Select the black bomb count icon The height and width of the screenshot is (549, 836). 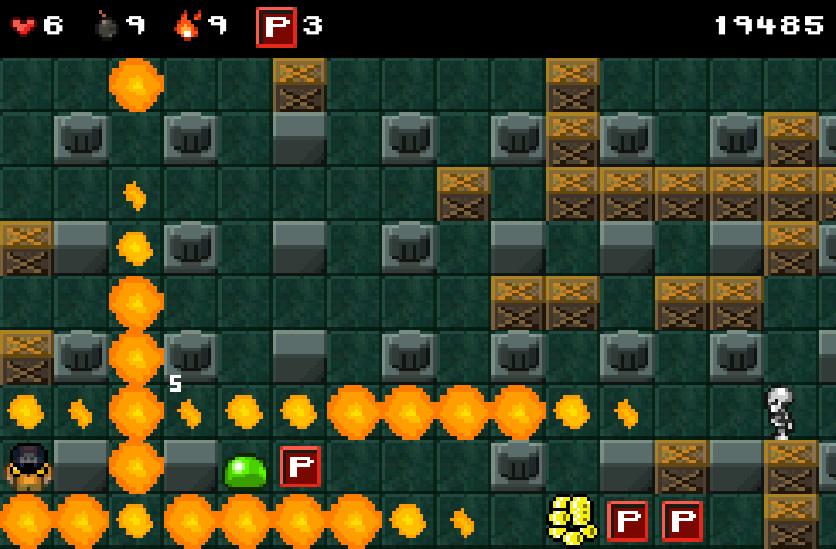106,26
